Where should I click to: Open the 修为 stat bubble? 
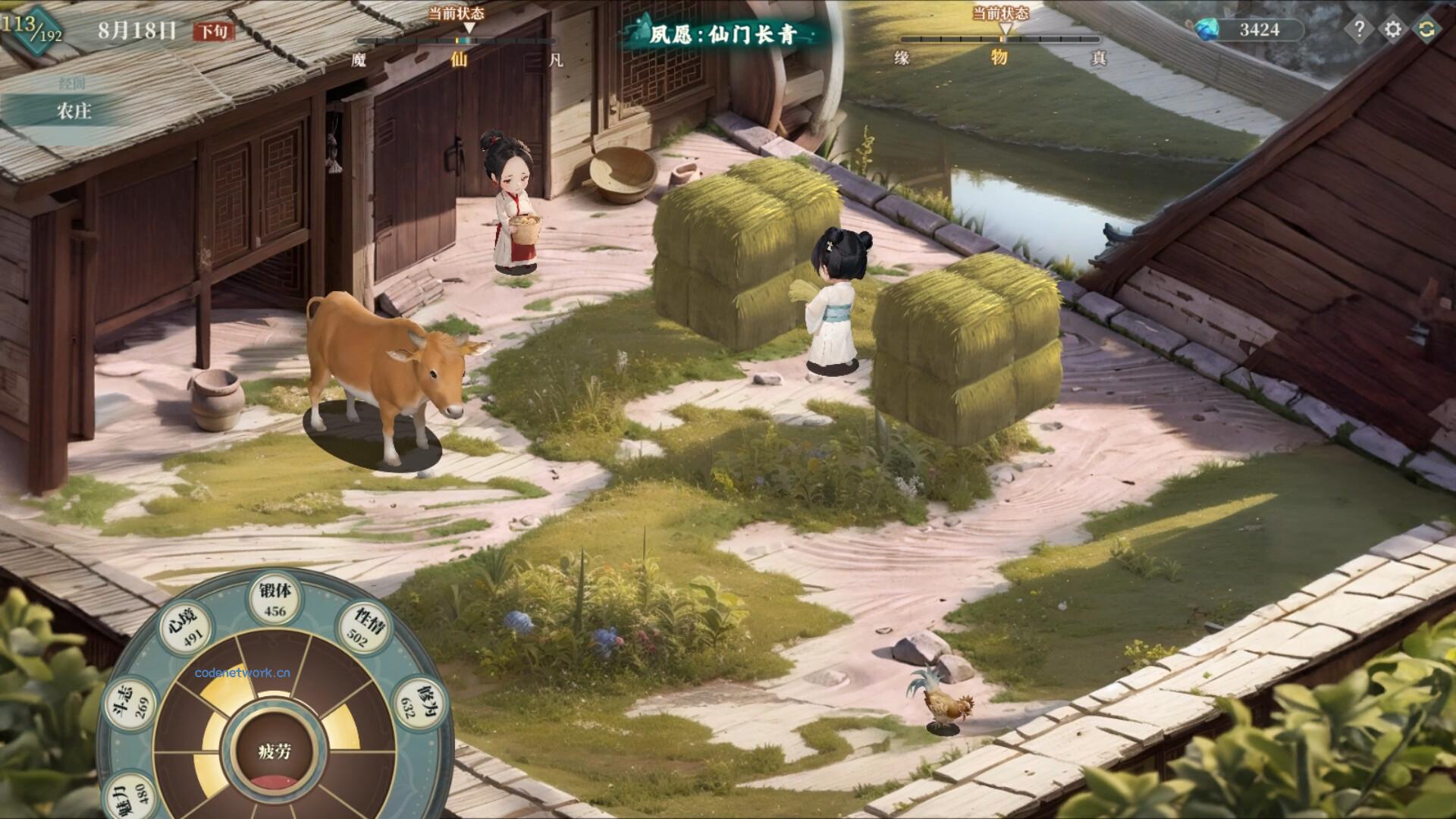pyautogui.click(x=416, y=701)
